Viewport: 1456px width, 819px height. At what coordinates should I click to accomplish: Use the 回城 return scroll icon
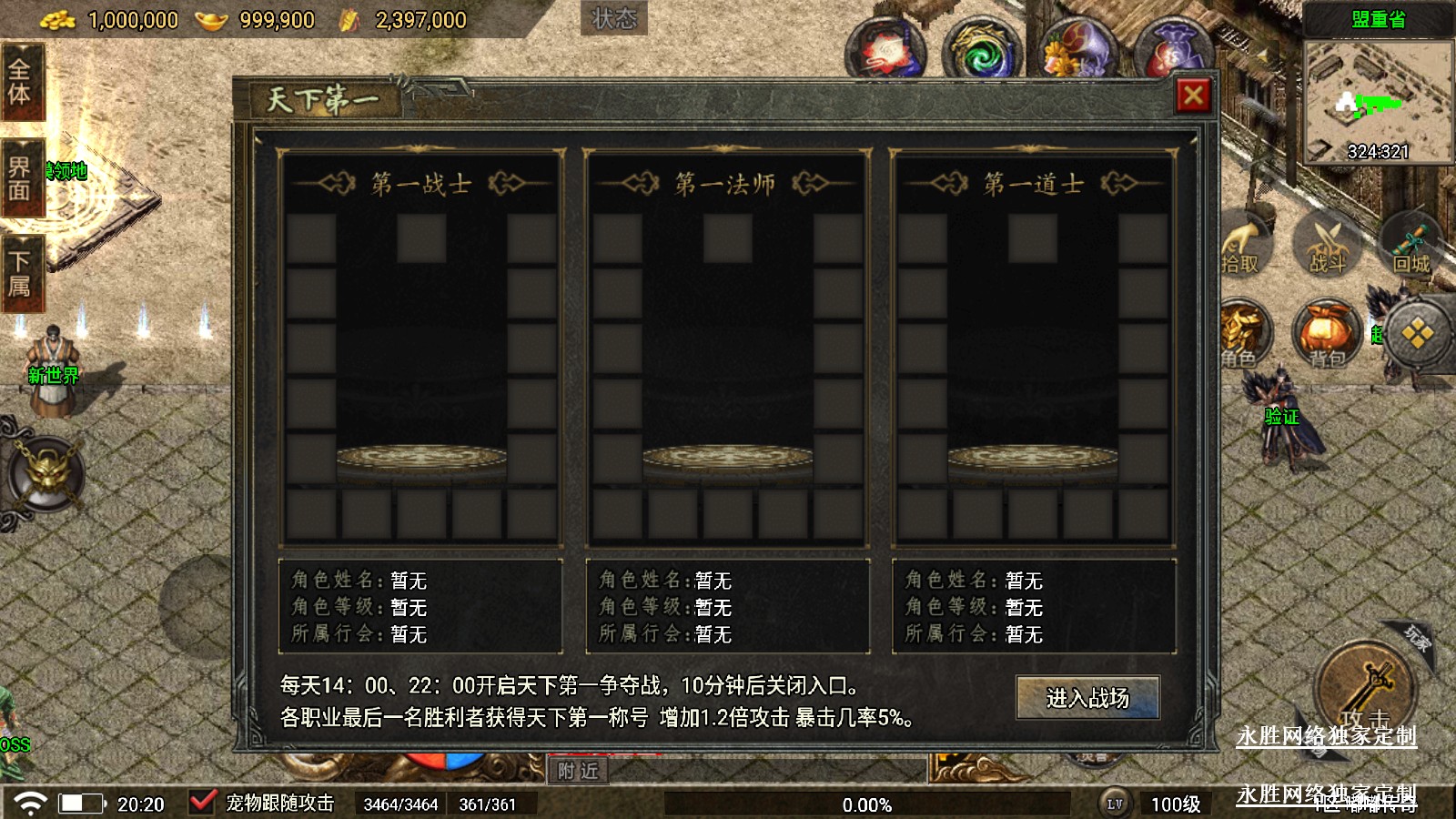[1411, 246]
